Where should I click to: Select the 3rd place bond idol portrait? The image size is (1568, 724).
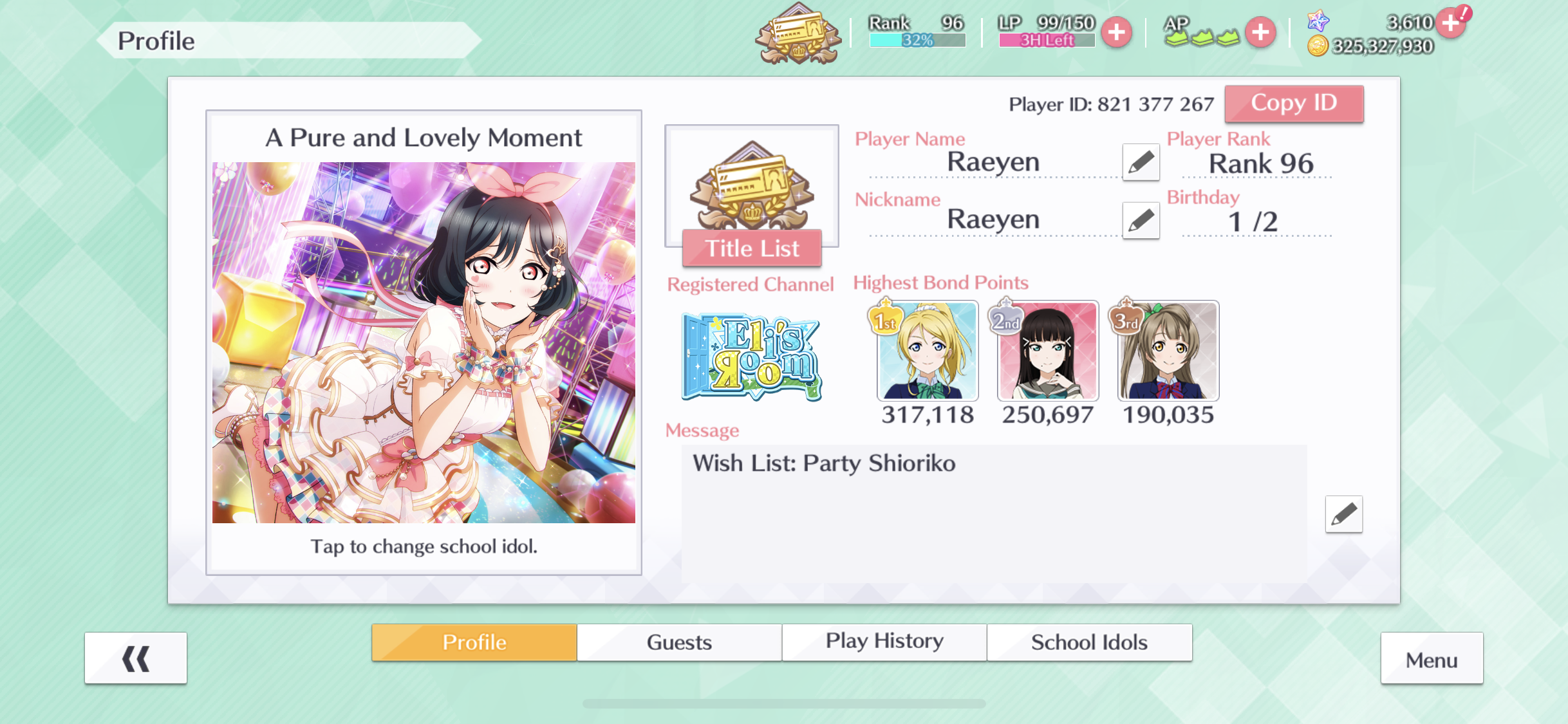[1168, 351]
